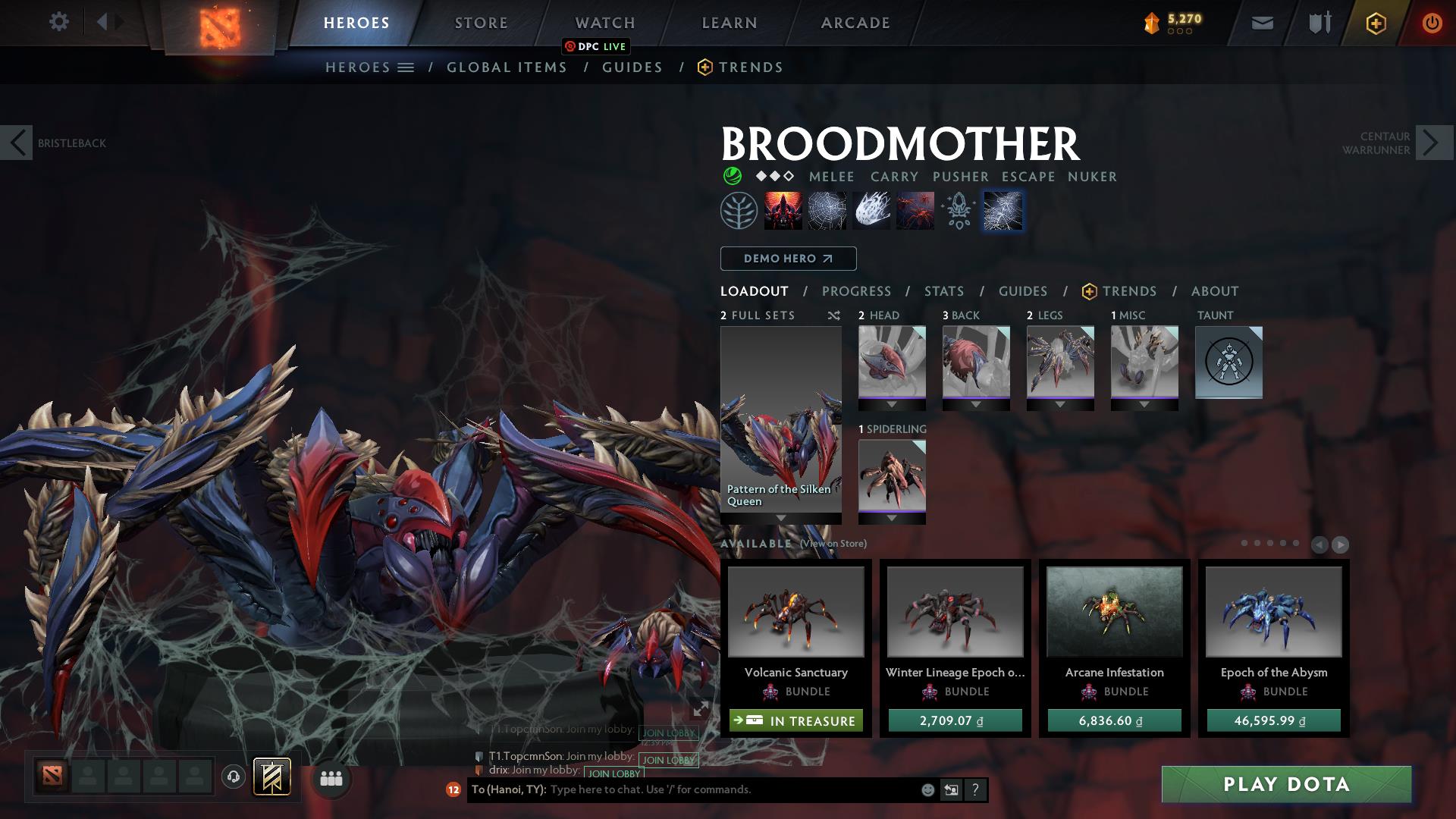The width and height of the screenshot is (1456, 819).
Task: Open the Progress tab for Broodmother
Action: [857, 290]
